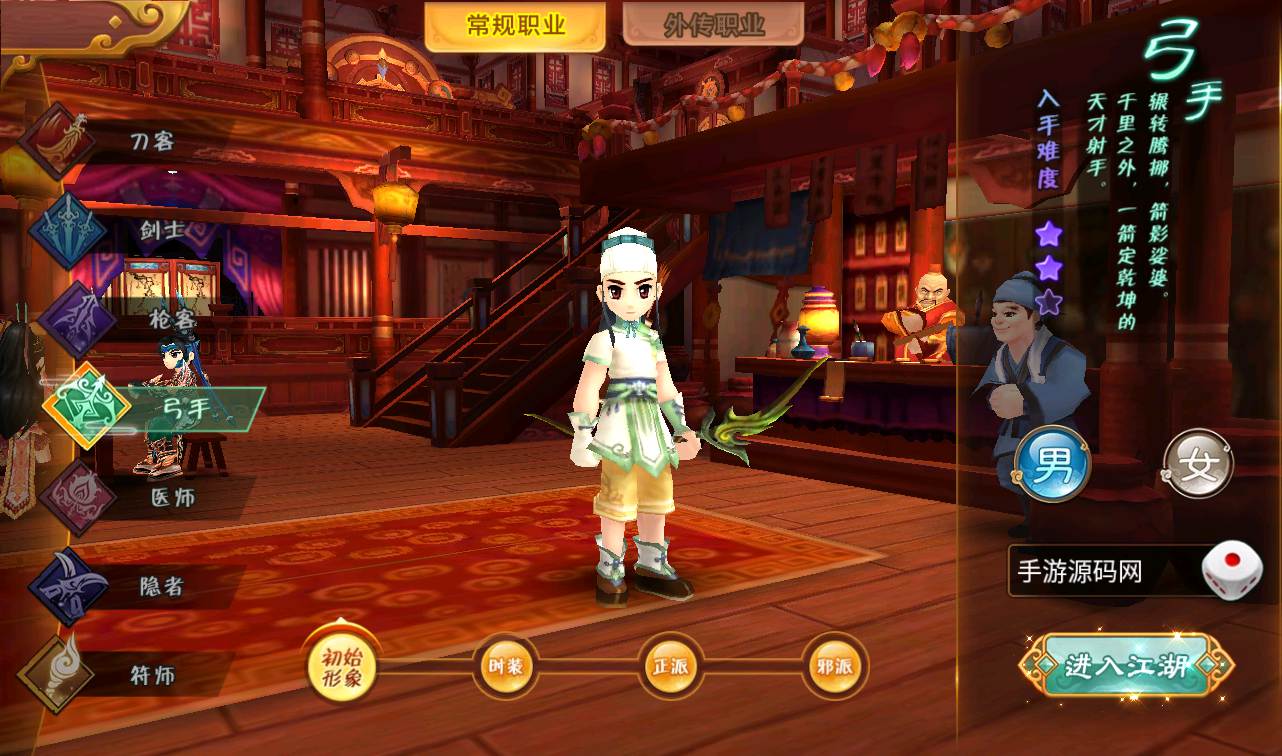Viewport: 1282px width, 756px height.
Task: Roll the dice for a random name
Action: tap(1231, 572)
